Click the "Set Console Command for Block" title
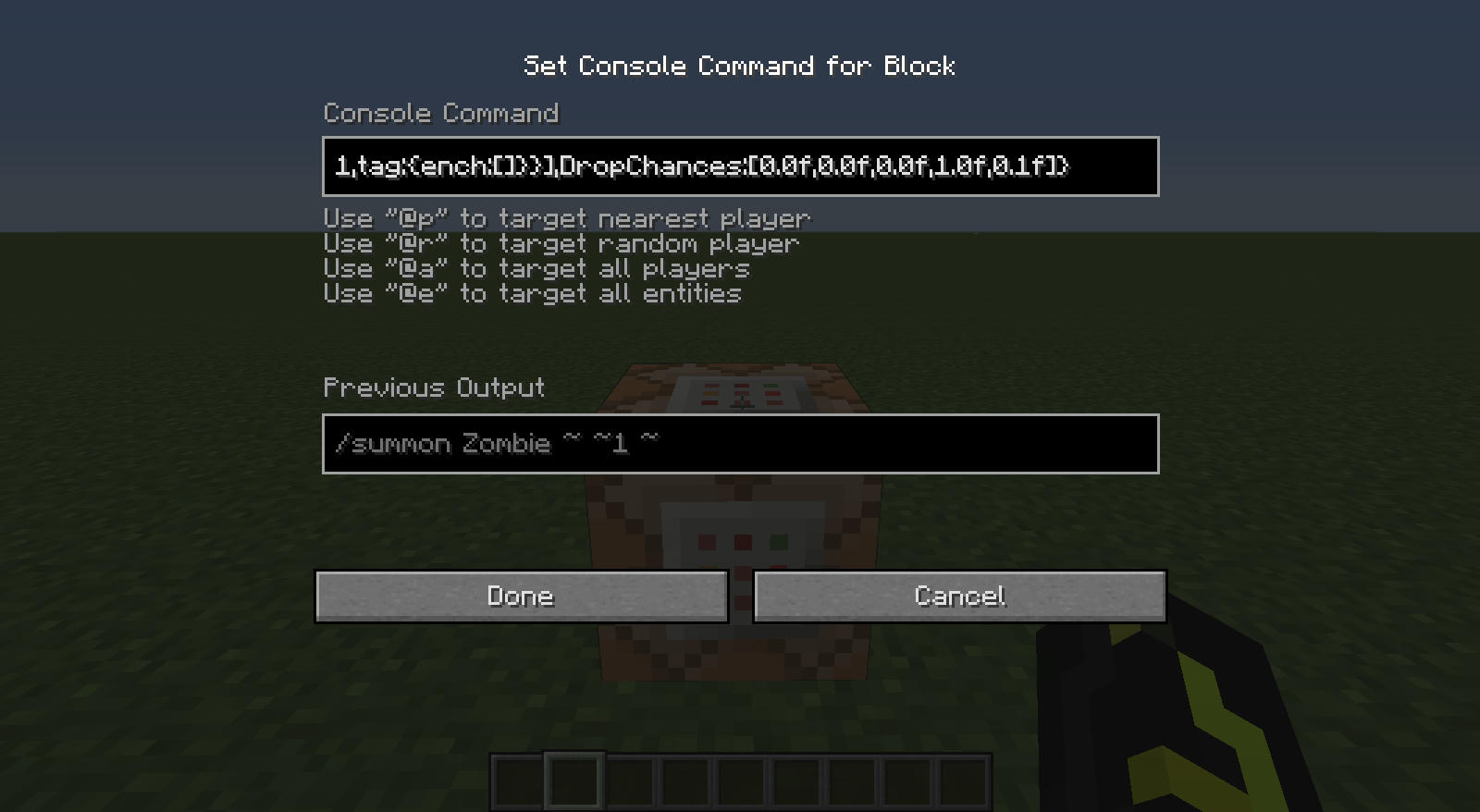The image size is (1480, 812). [740, 66]
